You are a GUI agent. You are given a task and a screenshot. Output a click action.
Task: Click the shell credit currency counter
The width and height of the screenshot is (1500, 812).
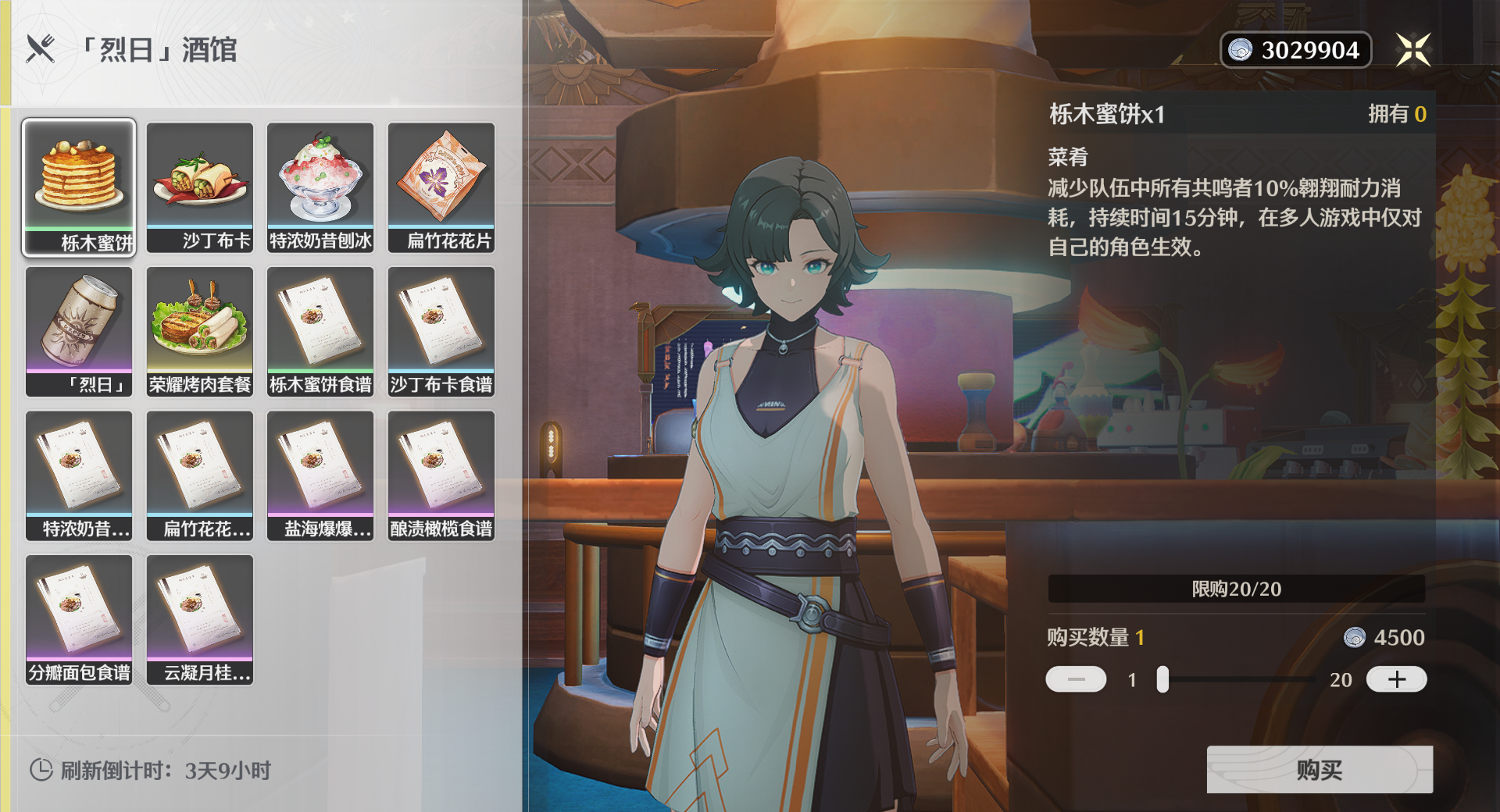[1295, 50]
